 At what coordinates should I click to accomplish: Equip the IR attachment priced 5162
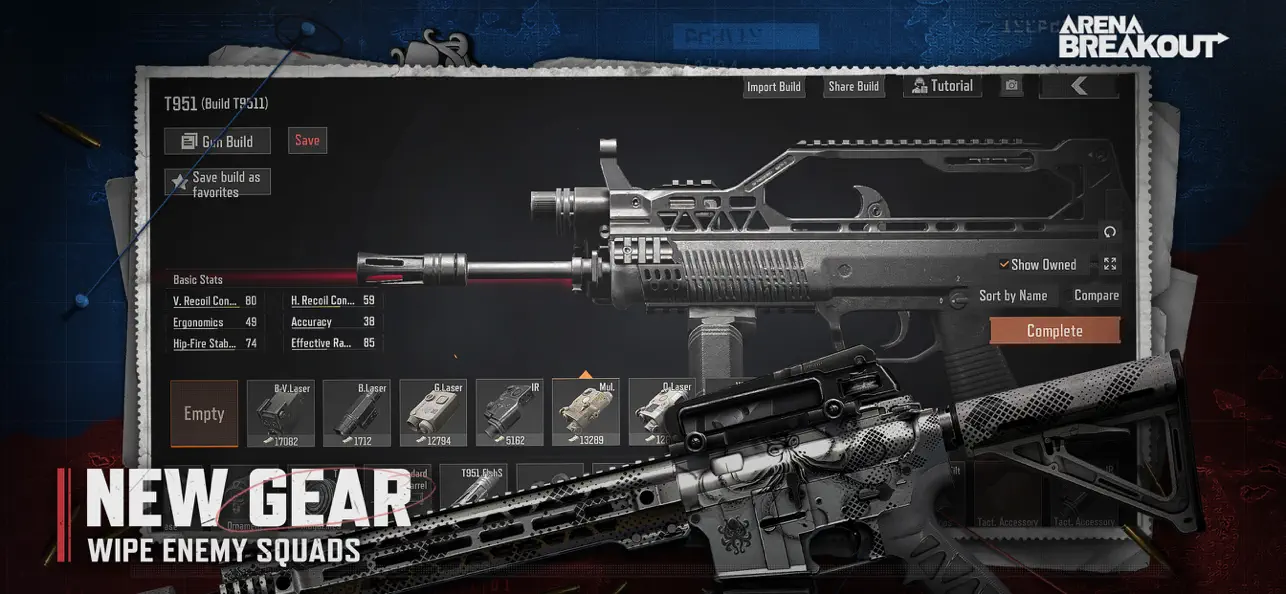click(x=509, y=413)
